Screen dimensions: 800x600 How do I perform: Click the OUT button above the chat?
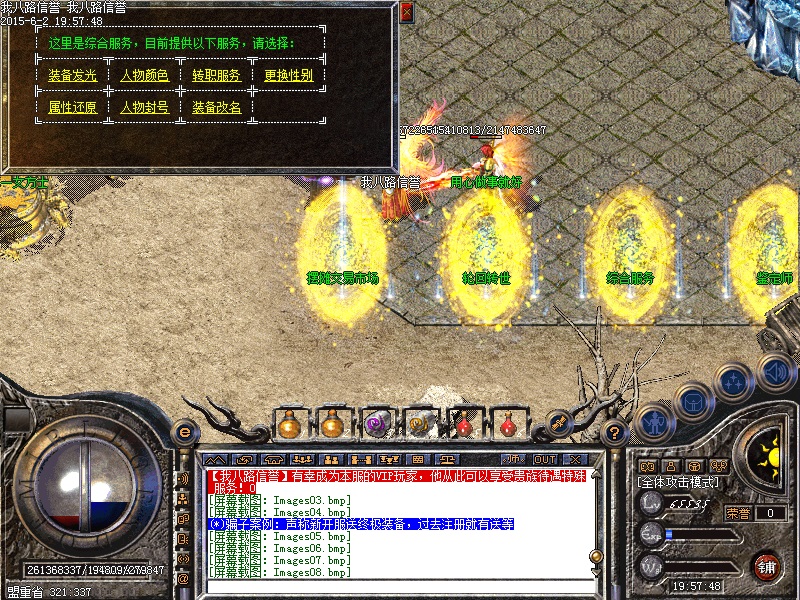[x=544, y=460]
